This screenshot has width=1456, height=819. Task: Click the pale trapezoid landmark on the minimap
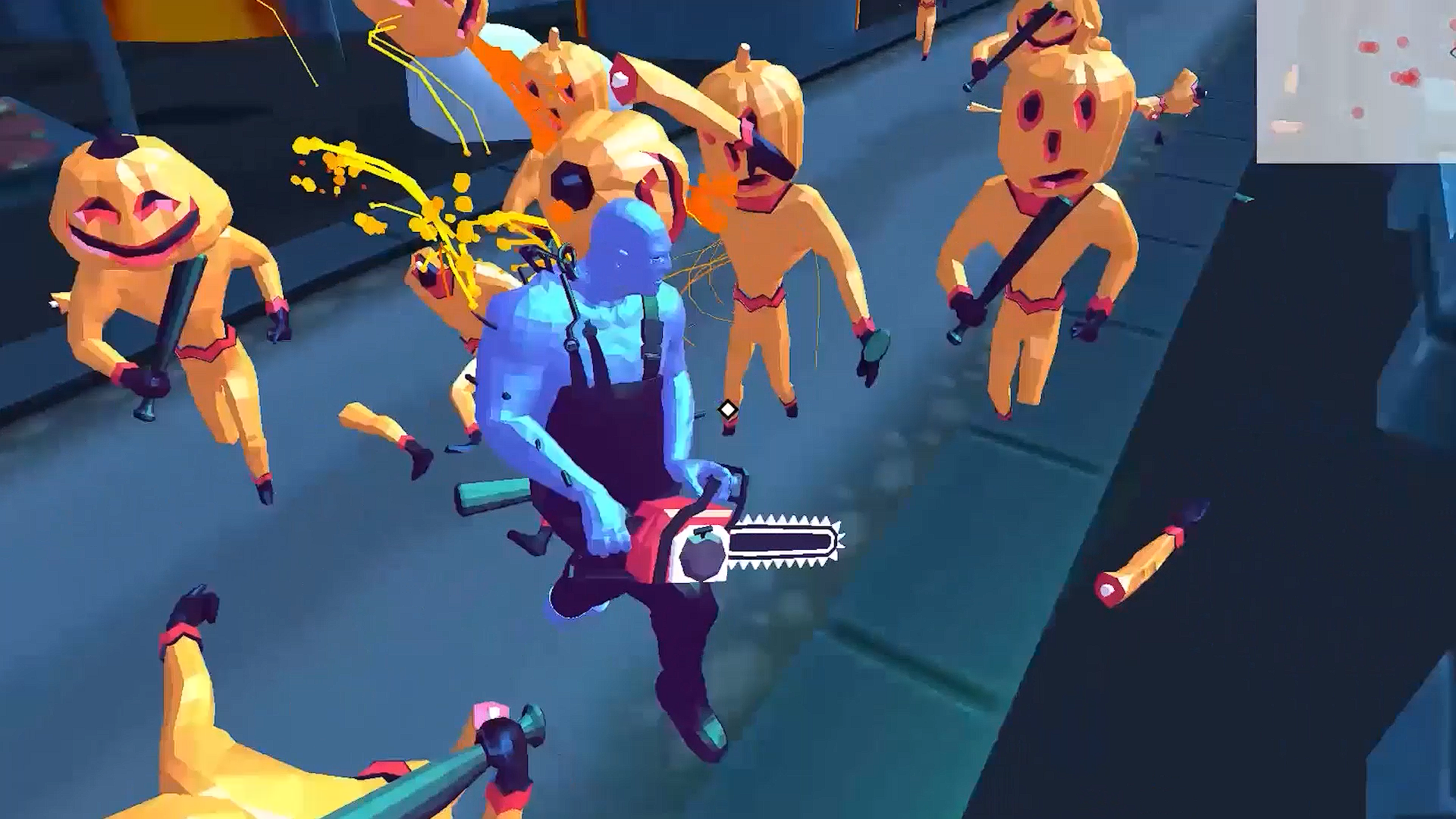[1285, 127]
